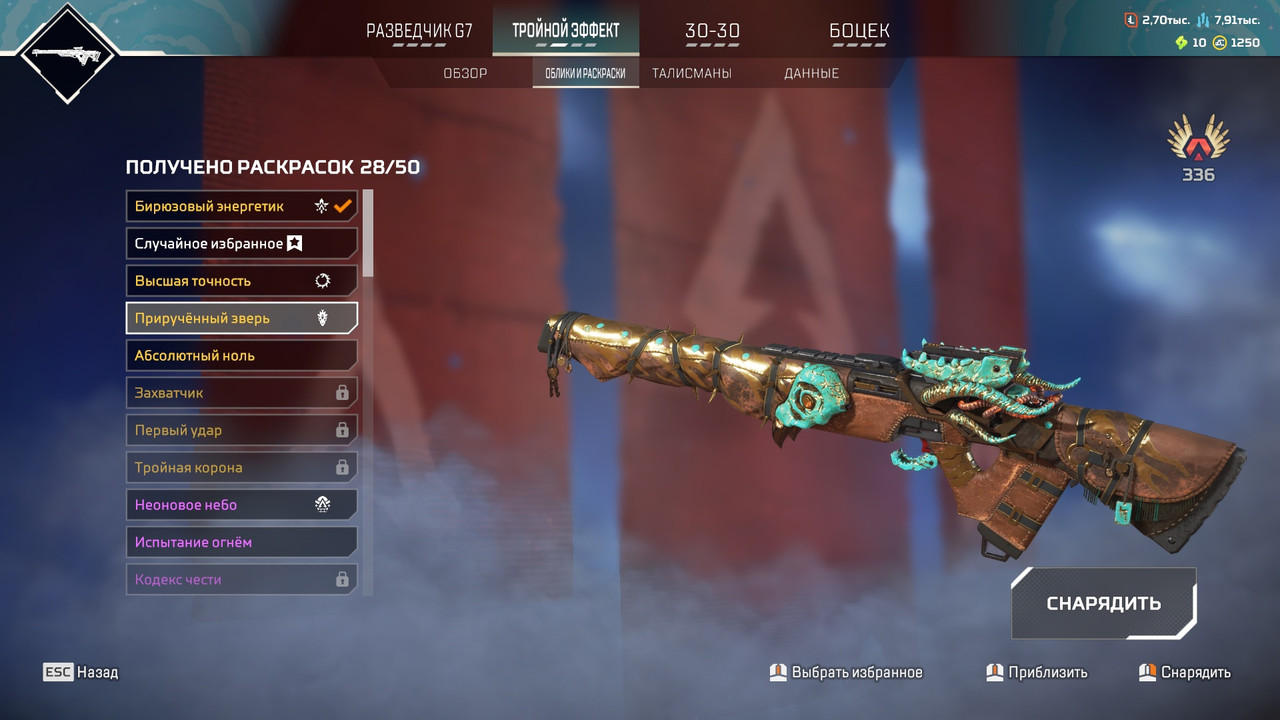Switch to the Боцек weapon tab
1280x720 pixels.
click(859, 31)
